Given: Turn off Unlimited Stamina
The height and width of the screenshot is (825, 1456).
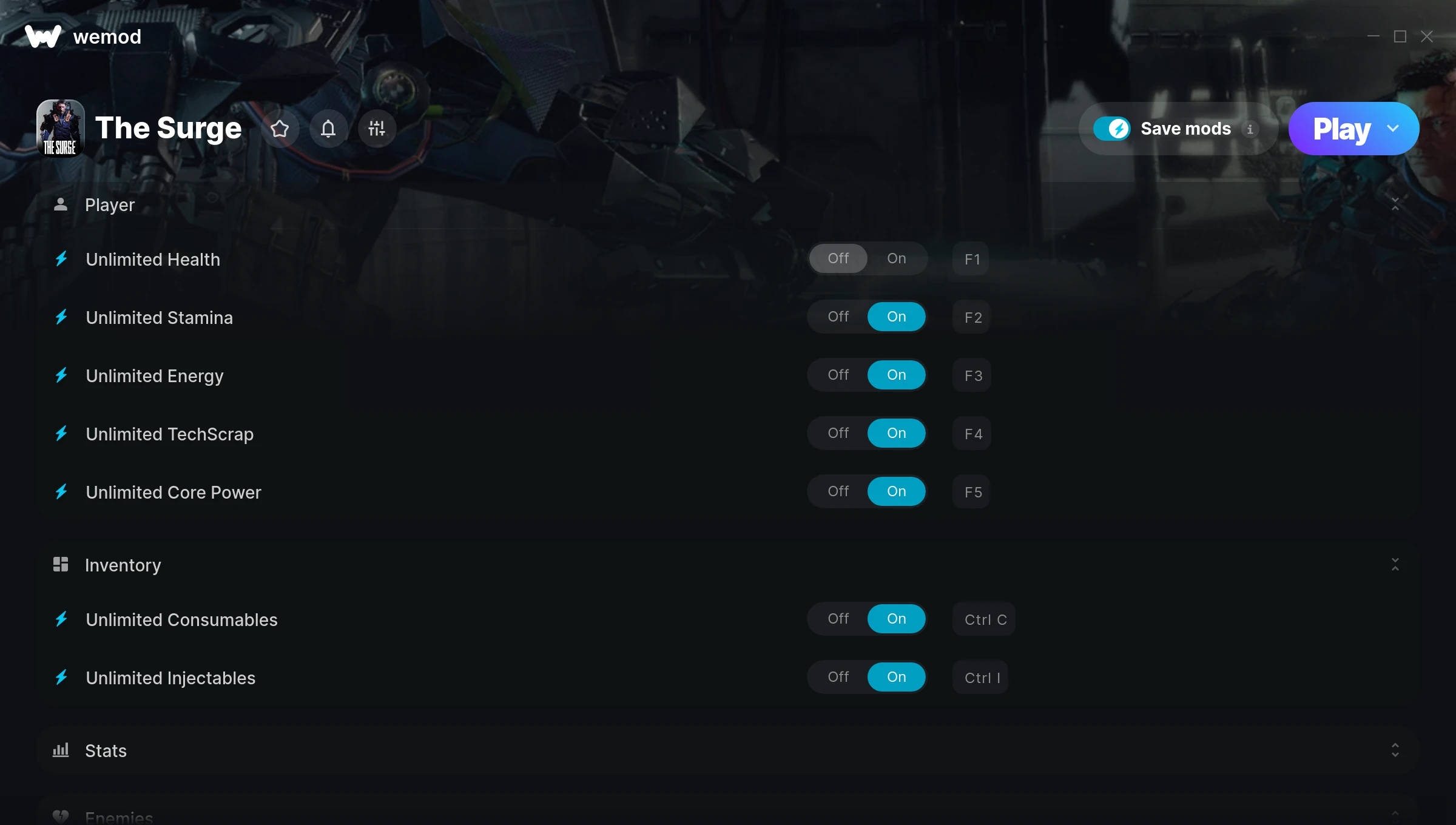Looking at the screenshot, I should (x=838, y=316).
